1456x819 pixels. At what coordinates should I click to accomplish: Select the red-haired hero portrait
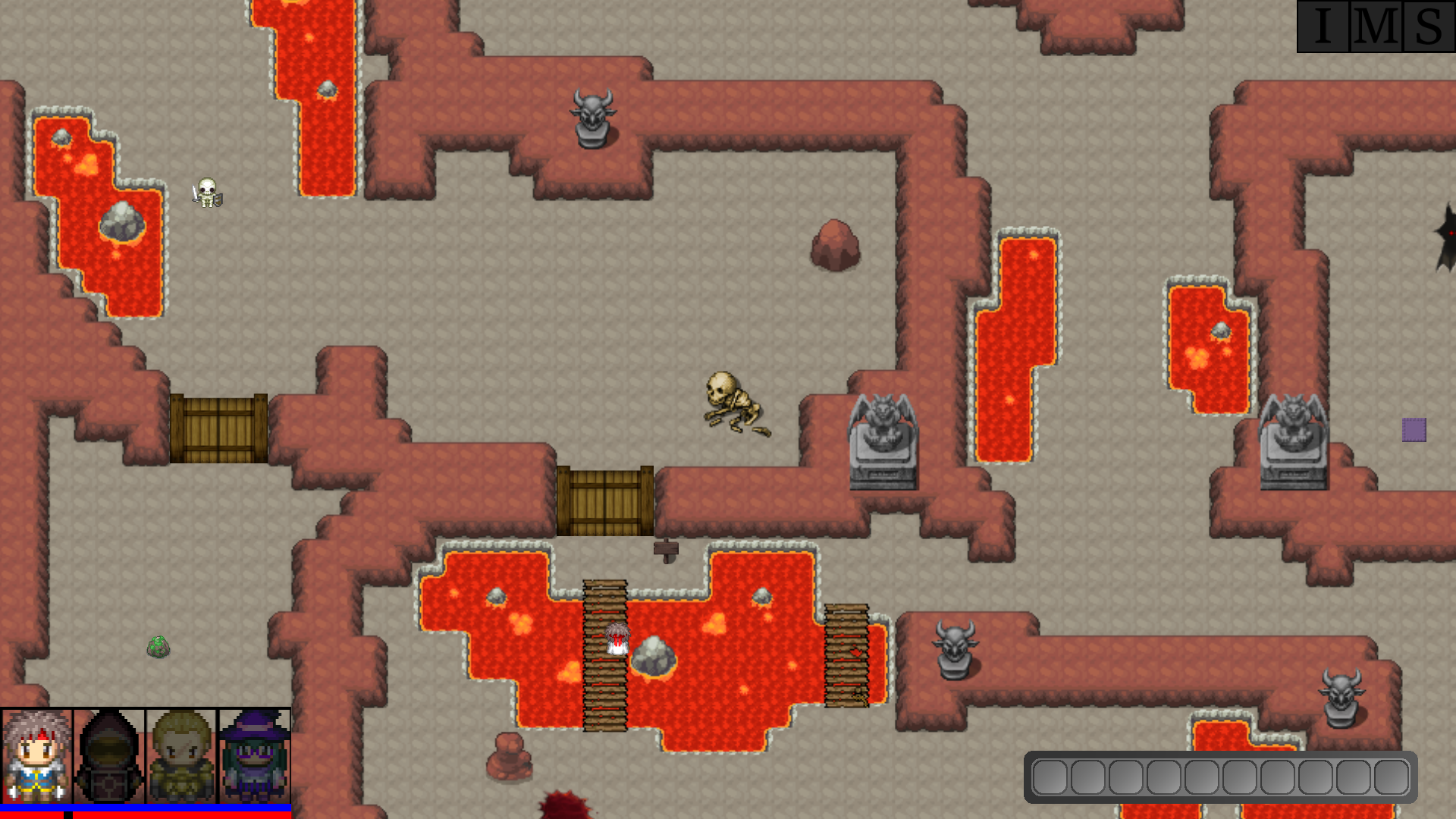(x=37, y=756)
